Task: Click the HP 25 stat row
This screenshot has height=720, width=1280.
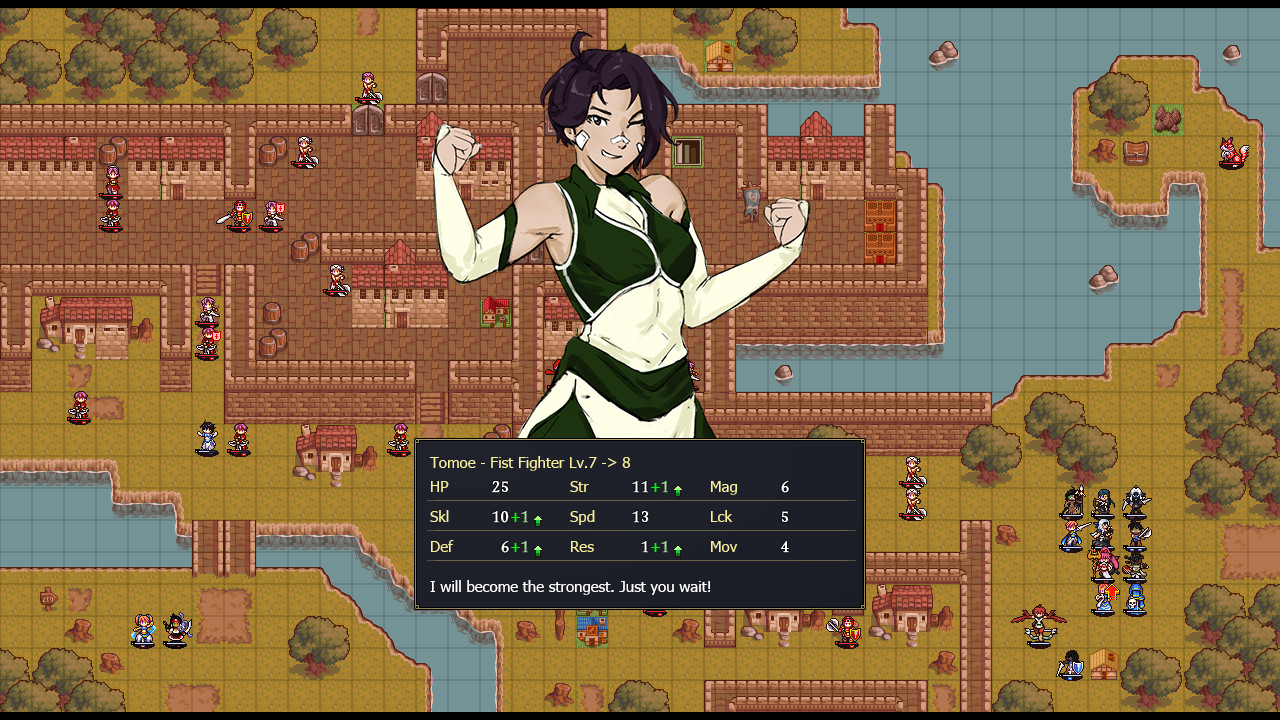Action: click(x=470, y=487)
